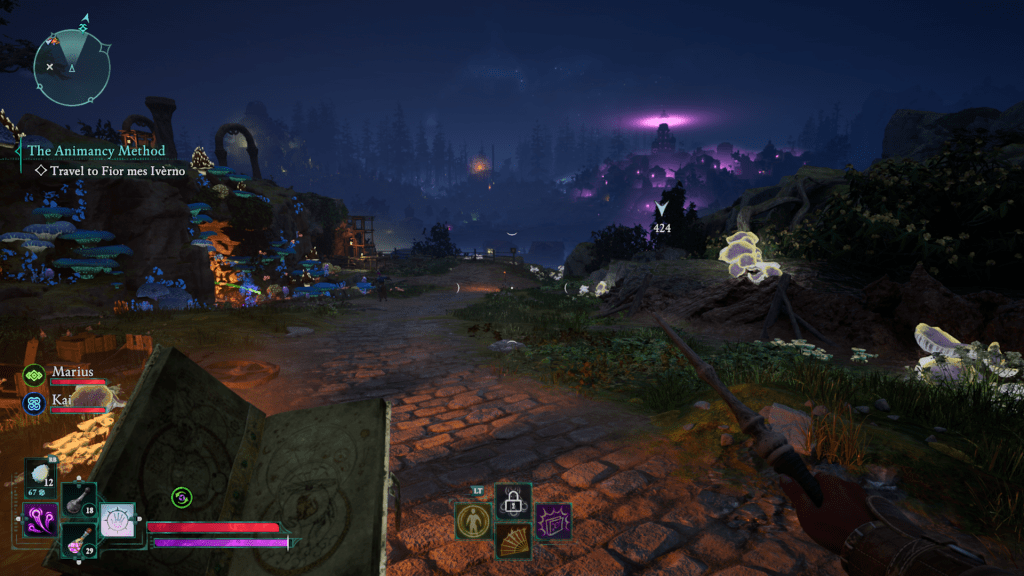
Task: Select The Animancy Method quest tracker
Action: click(x=96, y=151)
